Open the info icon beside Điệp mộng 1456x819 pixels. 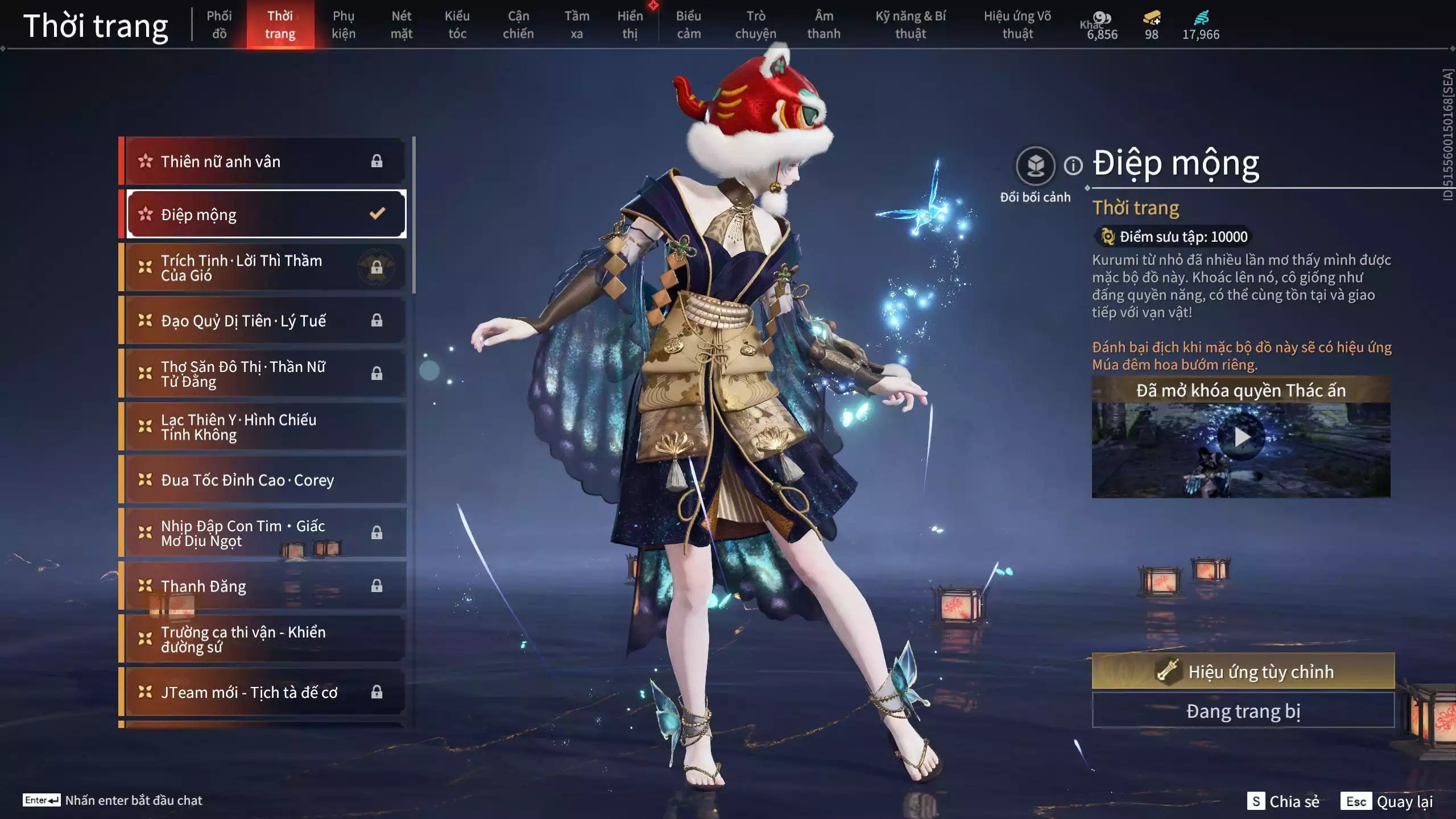pyautogui.click(x=1073, y=166)
